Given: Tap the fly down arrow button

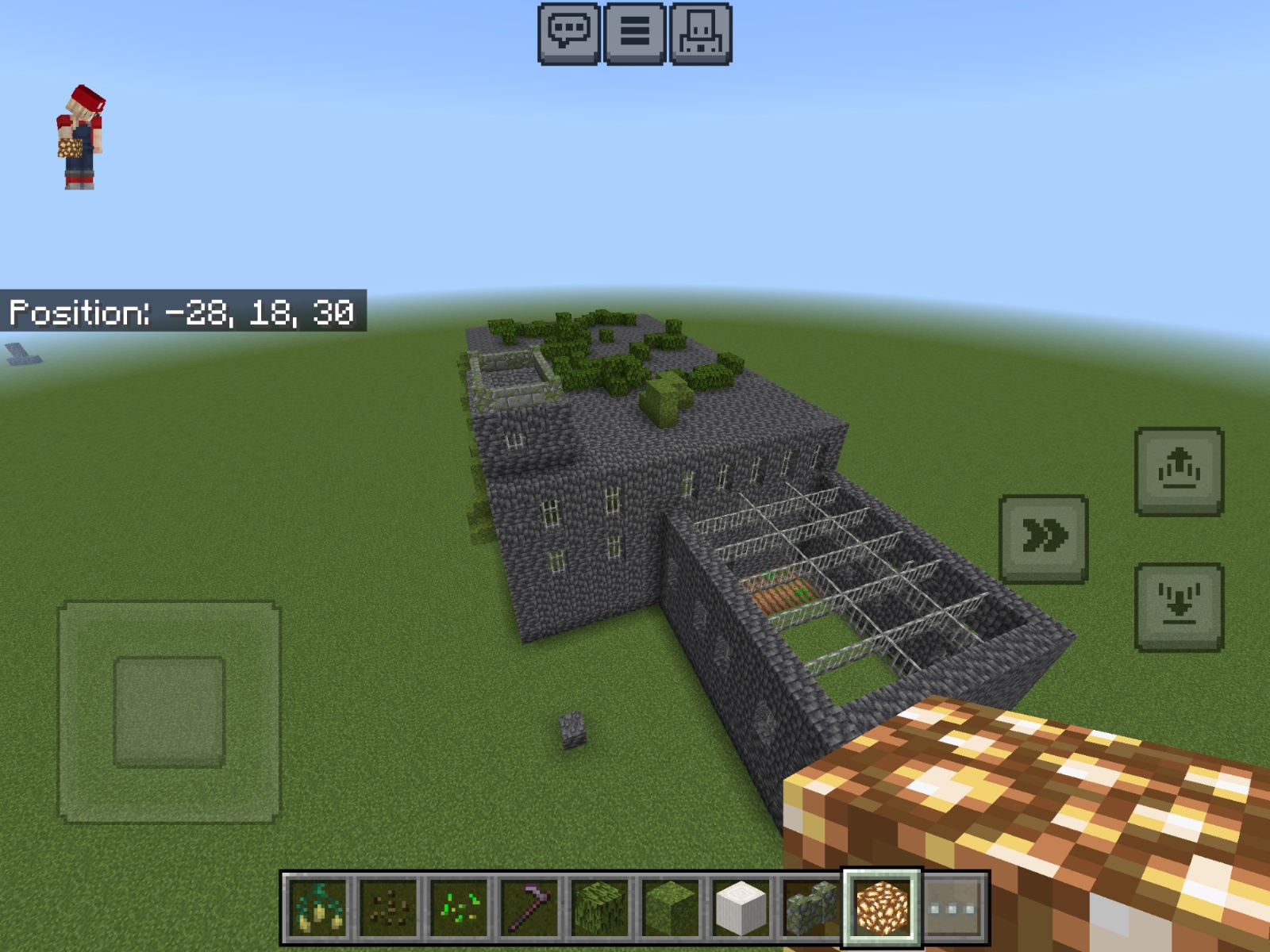Looking at the screenshot, I should pos(1179,607).
